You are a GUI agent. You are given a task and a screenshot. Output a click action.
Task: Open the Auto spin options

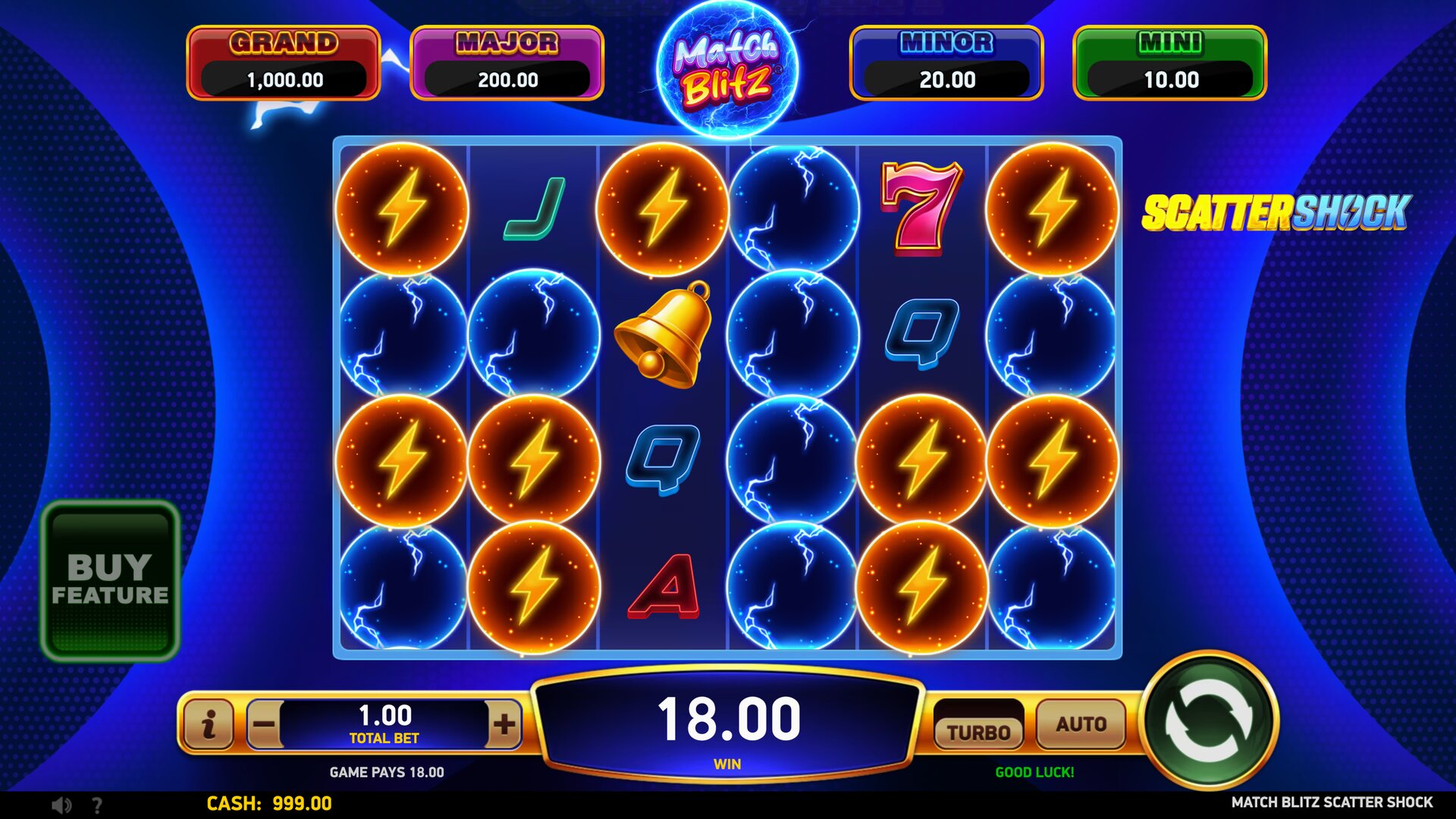[x=1081, y=724]
